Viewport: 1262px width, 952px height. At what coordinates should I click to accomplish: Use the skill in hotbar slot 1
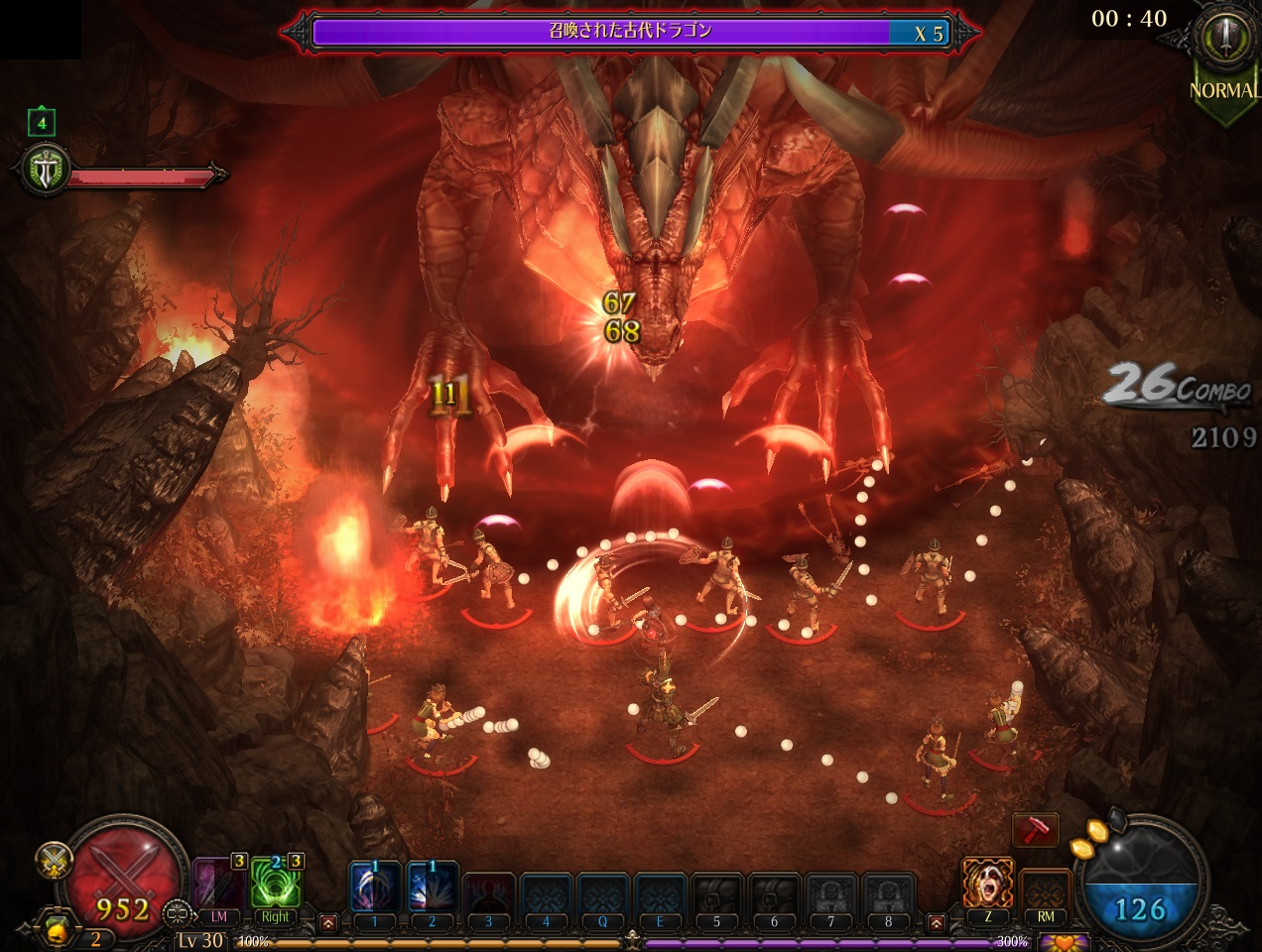374,888
